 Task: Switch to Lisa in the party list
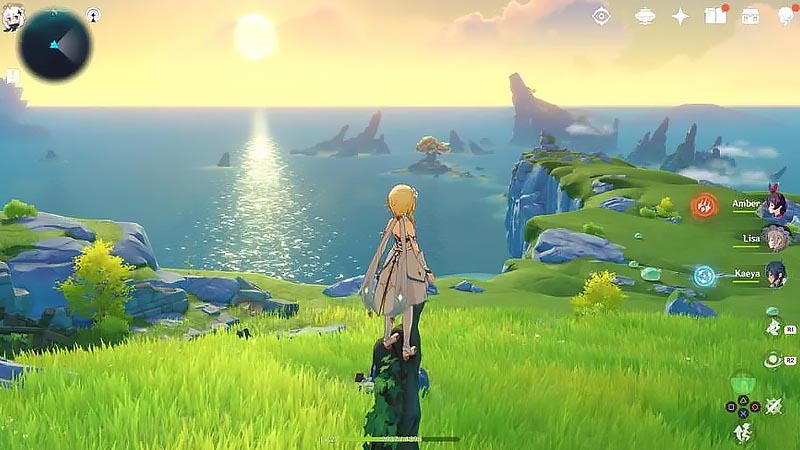776,240
